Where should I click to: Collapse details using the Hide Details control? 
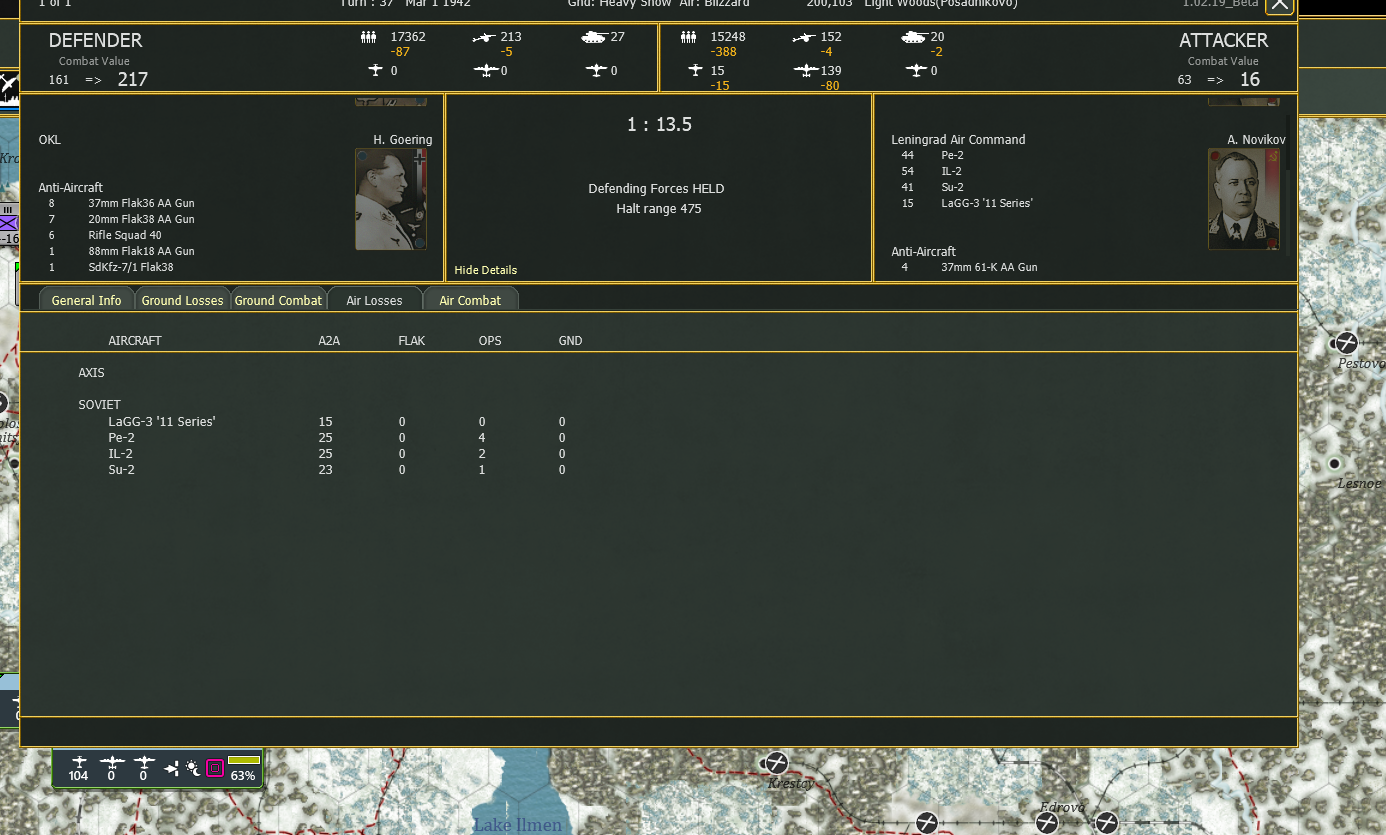485,270
